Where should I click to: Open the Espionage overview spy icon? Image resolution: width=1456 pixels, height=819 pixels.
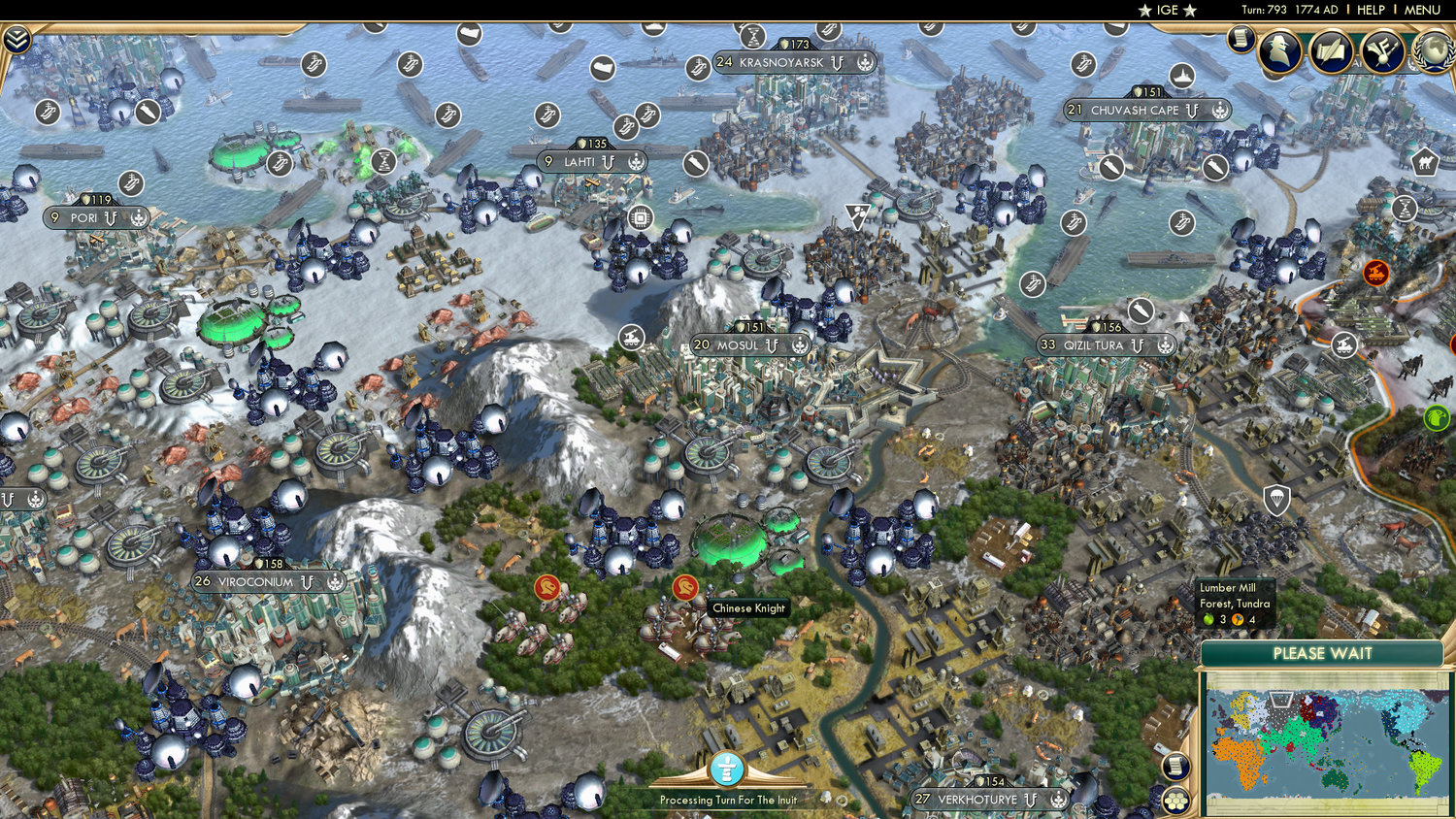point(1279,53)
